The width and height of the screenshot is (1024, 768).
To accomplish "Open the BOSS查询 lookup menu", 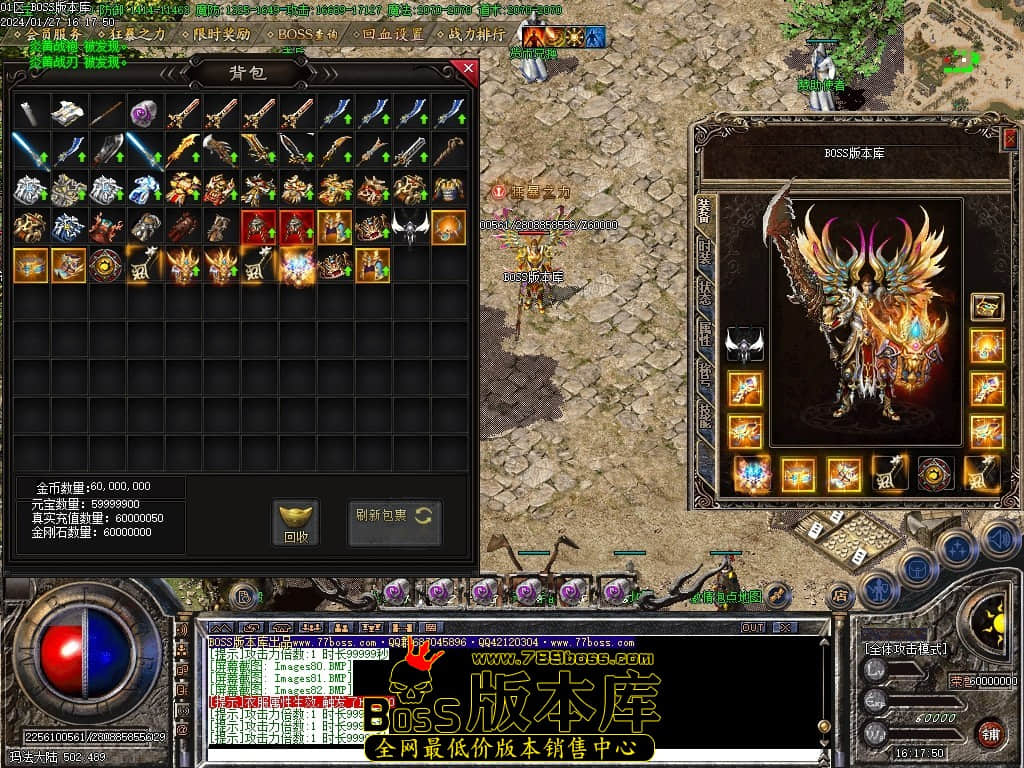I will click(x=308, y=34).
